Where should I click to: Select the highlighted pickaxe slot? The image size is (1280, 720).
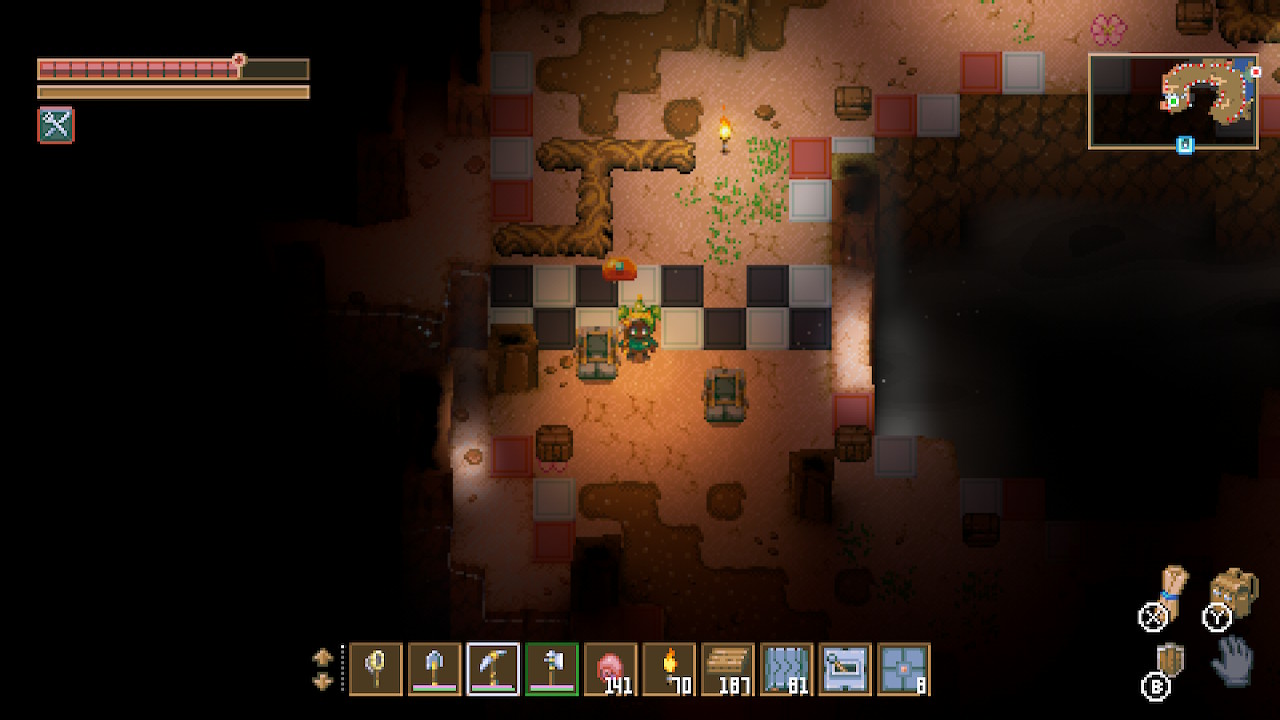[493, 669]
